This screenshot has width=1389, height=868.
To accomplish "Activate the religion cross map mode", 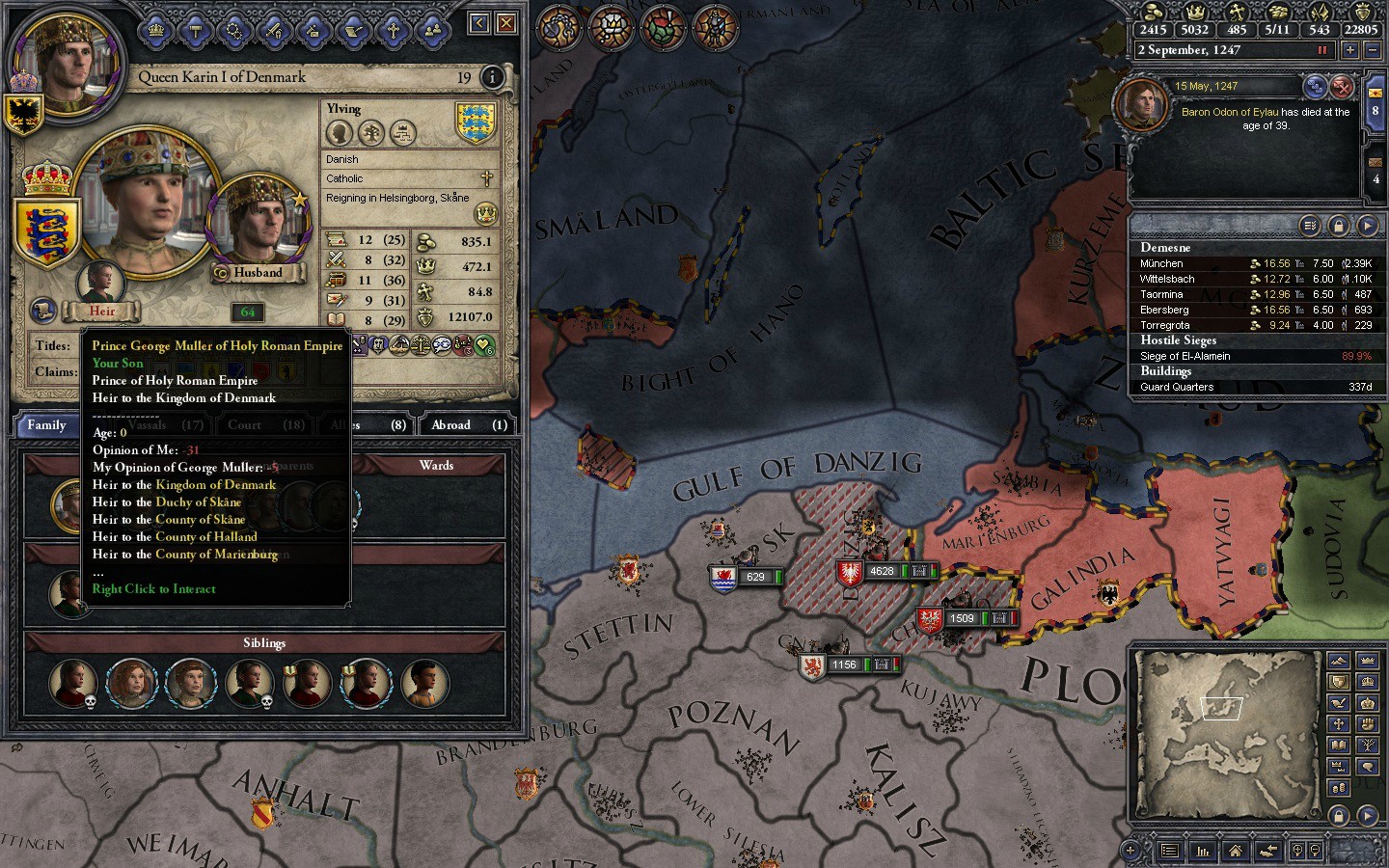I will tap(1338, 723).
